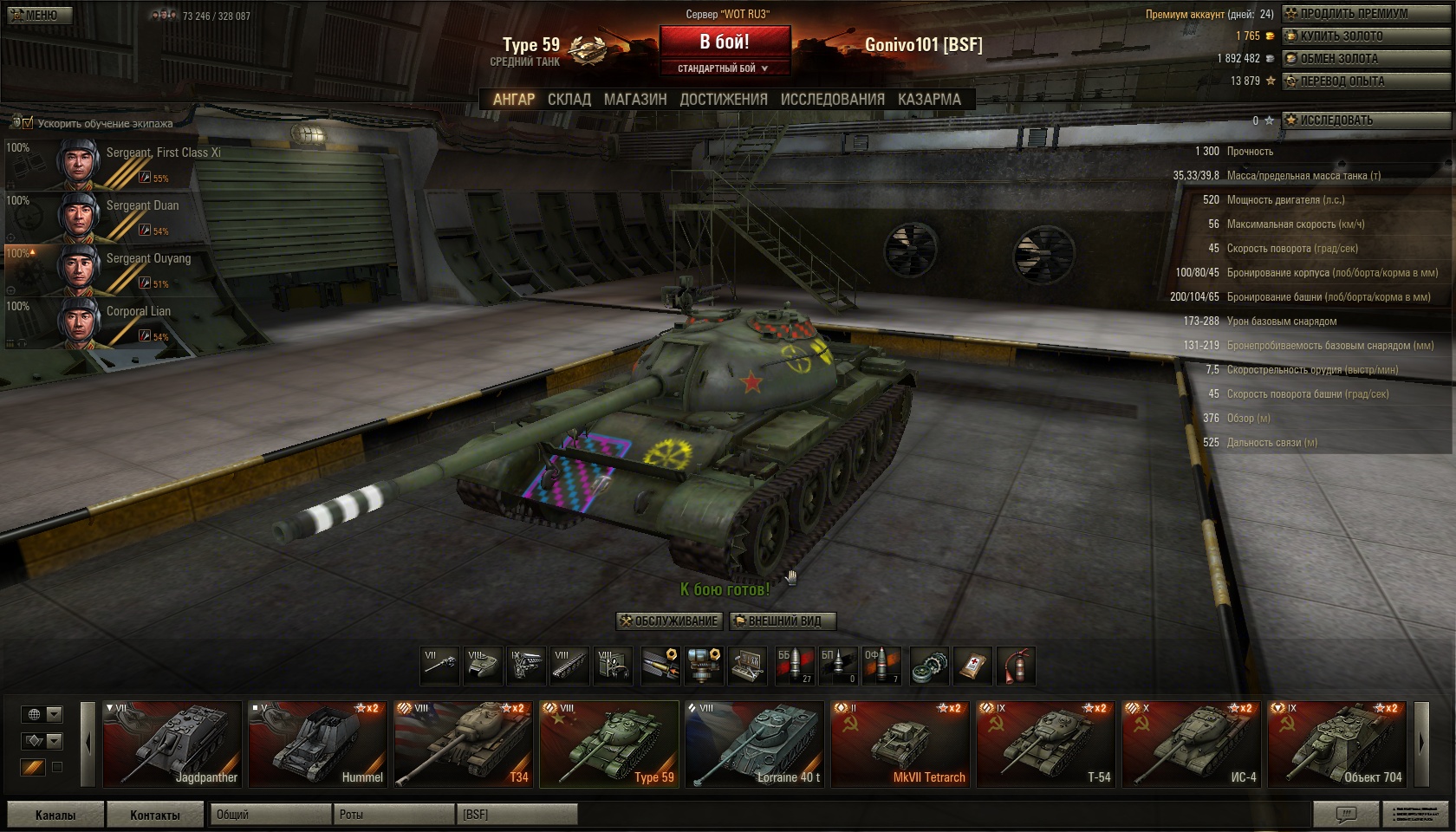
Task: Toggle accelerate crew training checkbox
Action: 27,123
